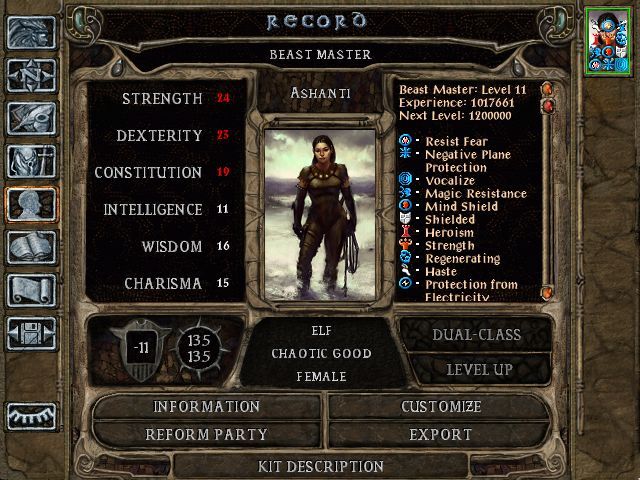Open options with the floppy disk icon
Screen dimensions: 640x480
(x=30, y=333)
